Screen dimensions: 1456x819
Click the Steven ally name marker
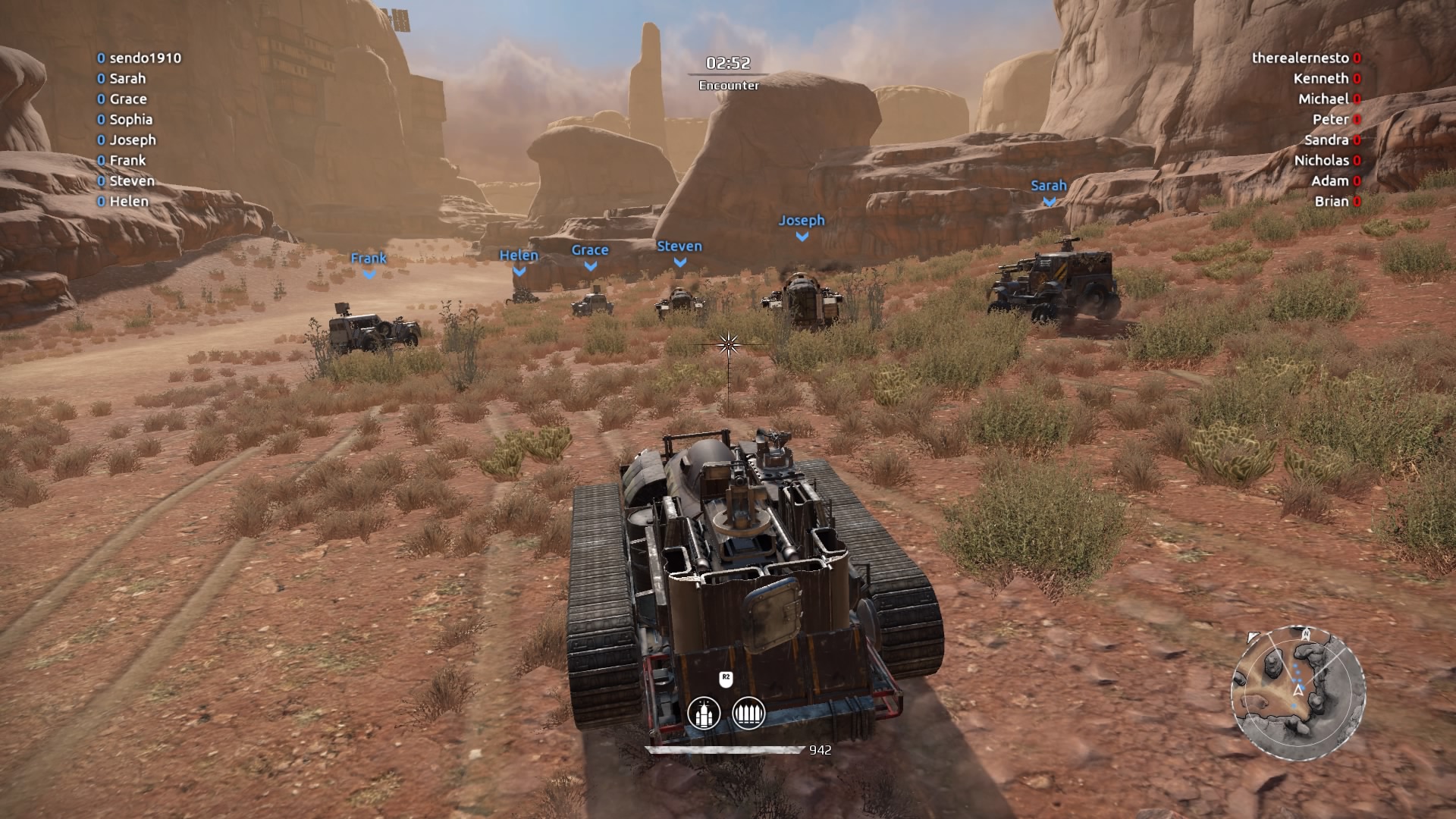(x=679, y=246)
